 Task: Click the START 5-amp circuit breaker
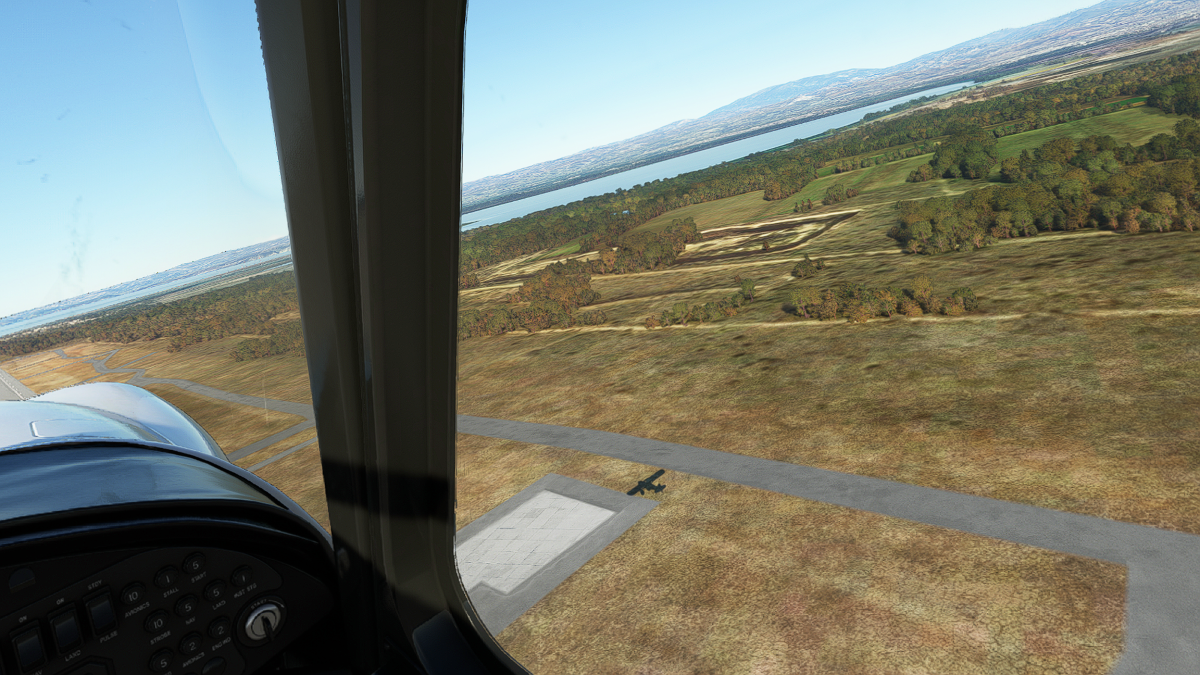point(195,565)
